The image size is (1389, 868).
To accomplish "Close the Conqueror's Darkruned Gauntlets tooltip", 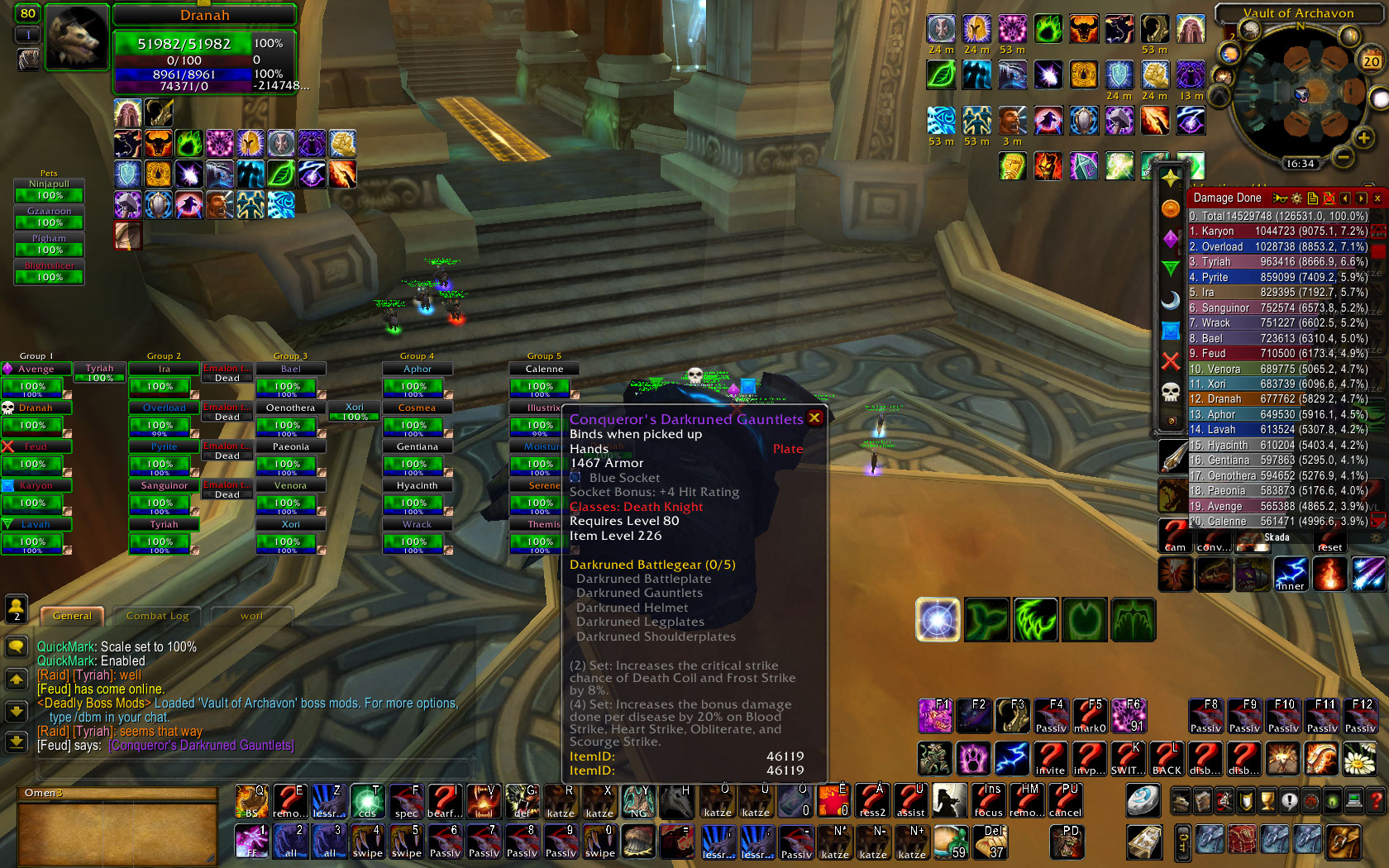I will [x=815, y=418].
